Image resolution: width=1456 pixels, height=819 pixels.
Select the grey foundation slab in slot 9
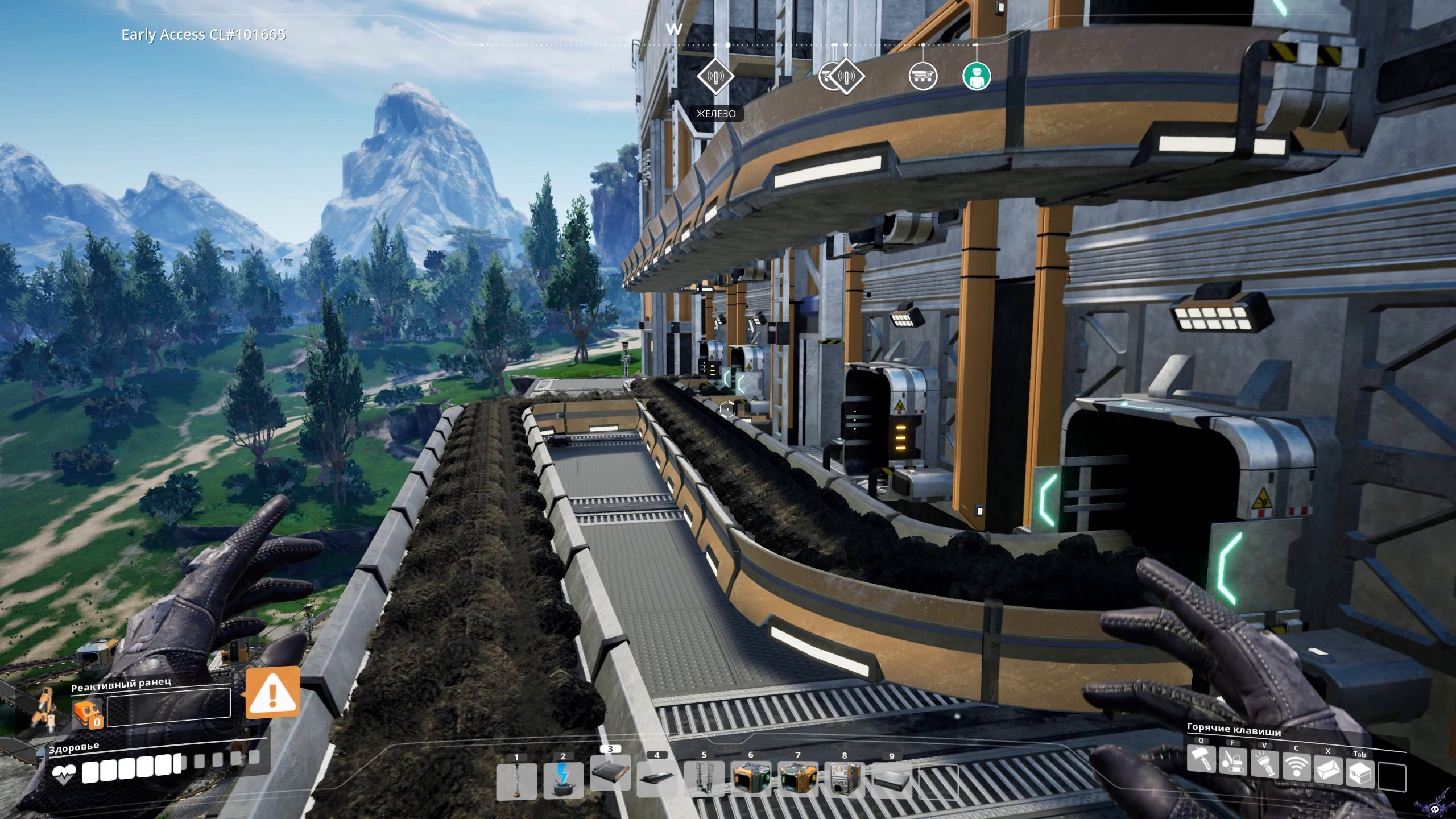click(891, 780)
